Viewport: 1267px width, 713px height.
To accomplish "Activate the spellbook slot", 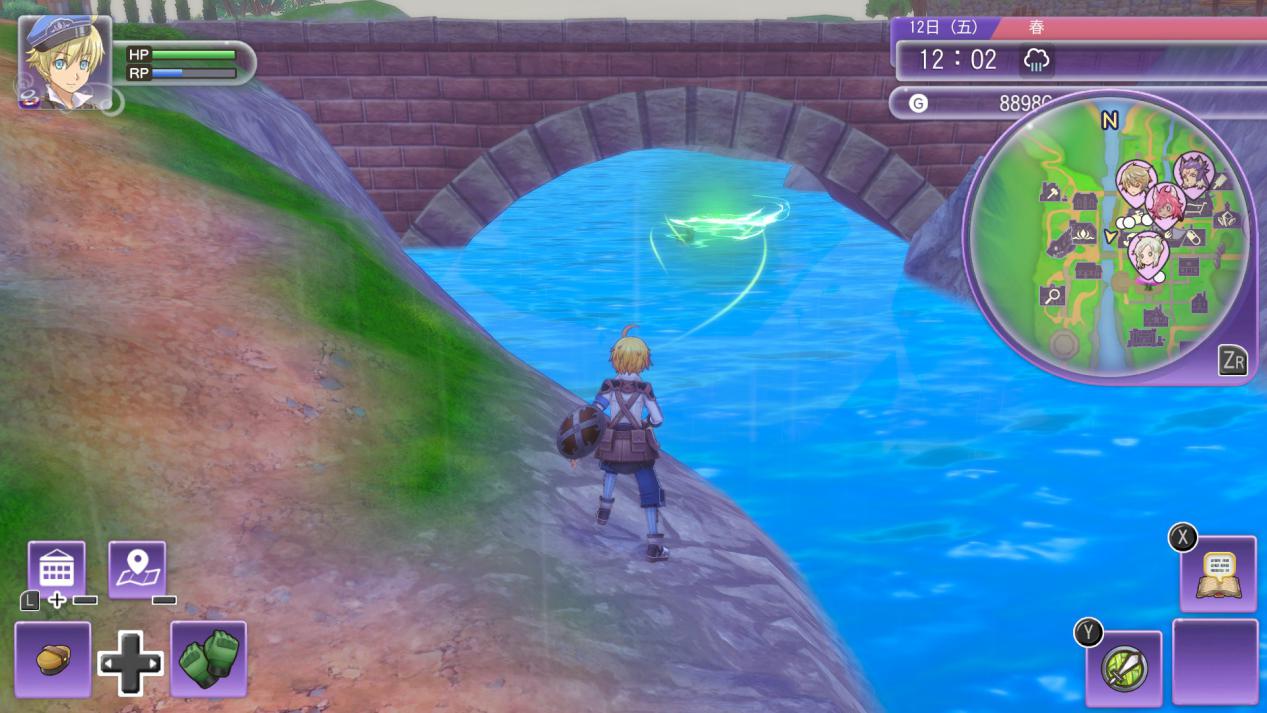I will coord(1217,574).
